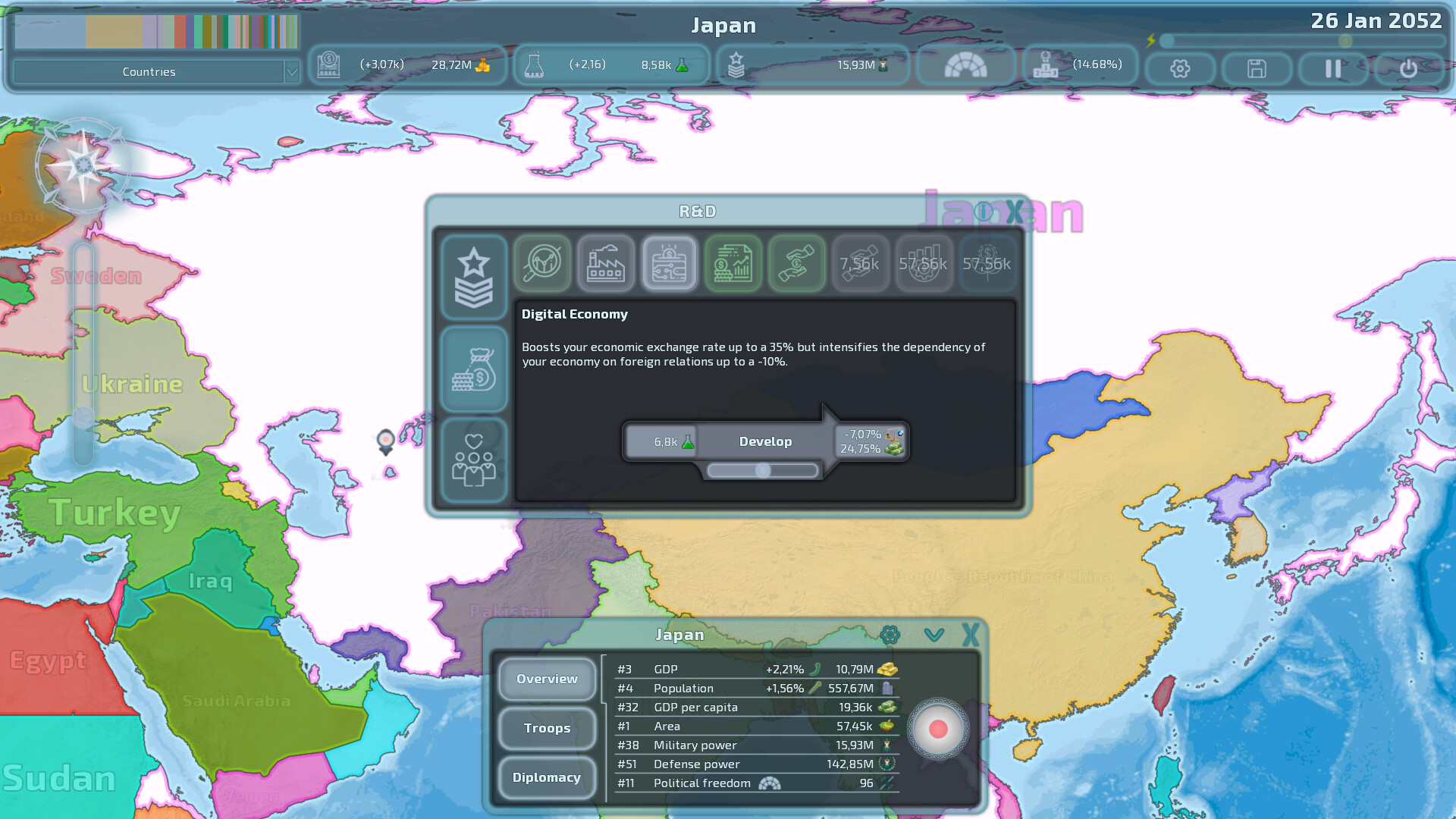Select the magnifying glass market research icon
The width and height of the screenshot is (1456, 819).
541,264
